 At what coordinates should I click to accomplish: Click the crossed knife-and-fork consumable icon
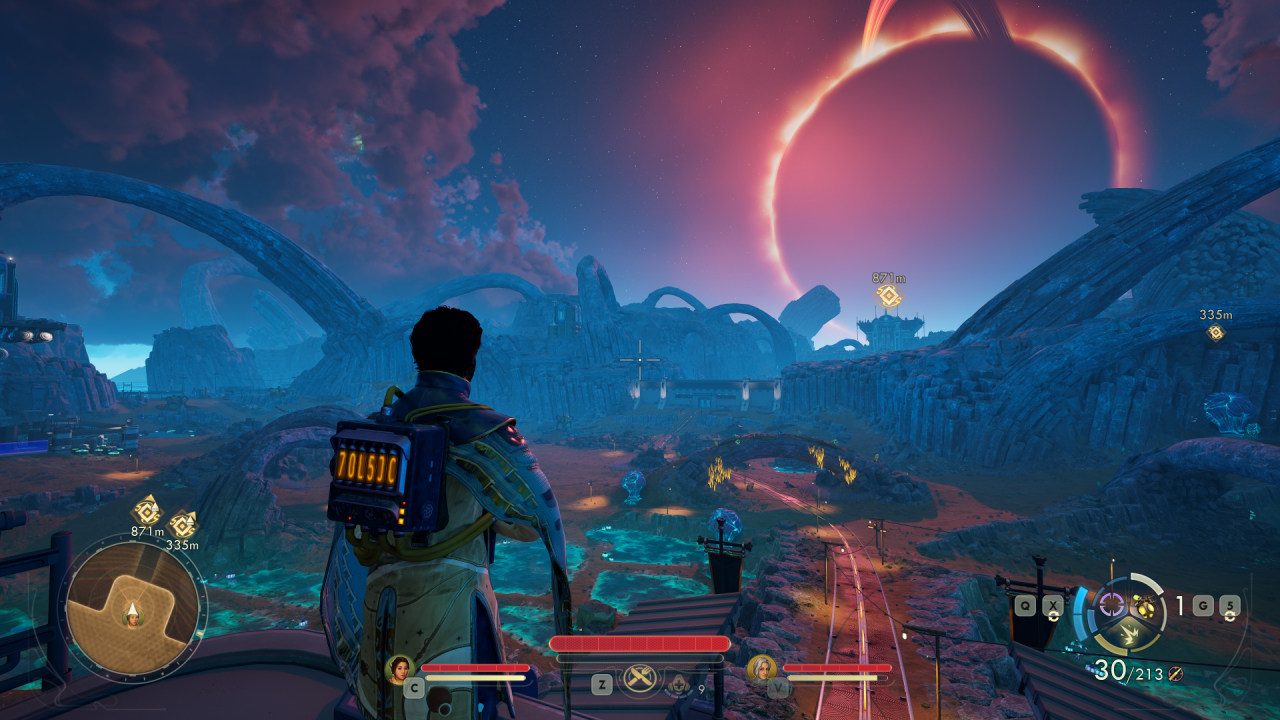pyautogui.click(x=640, y=679)
